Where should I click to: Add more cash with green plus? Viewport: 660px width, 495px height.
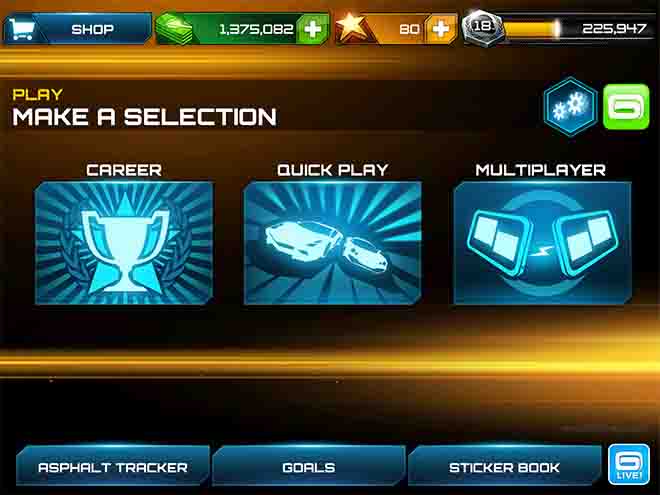(313, 29)
